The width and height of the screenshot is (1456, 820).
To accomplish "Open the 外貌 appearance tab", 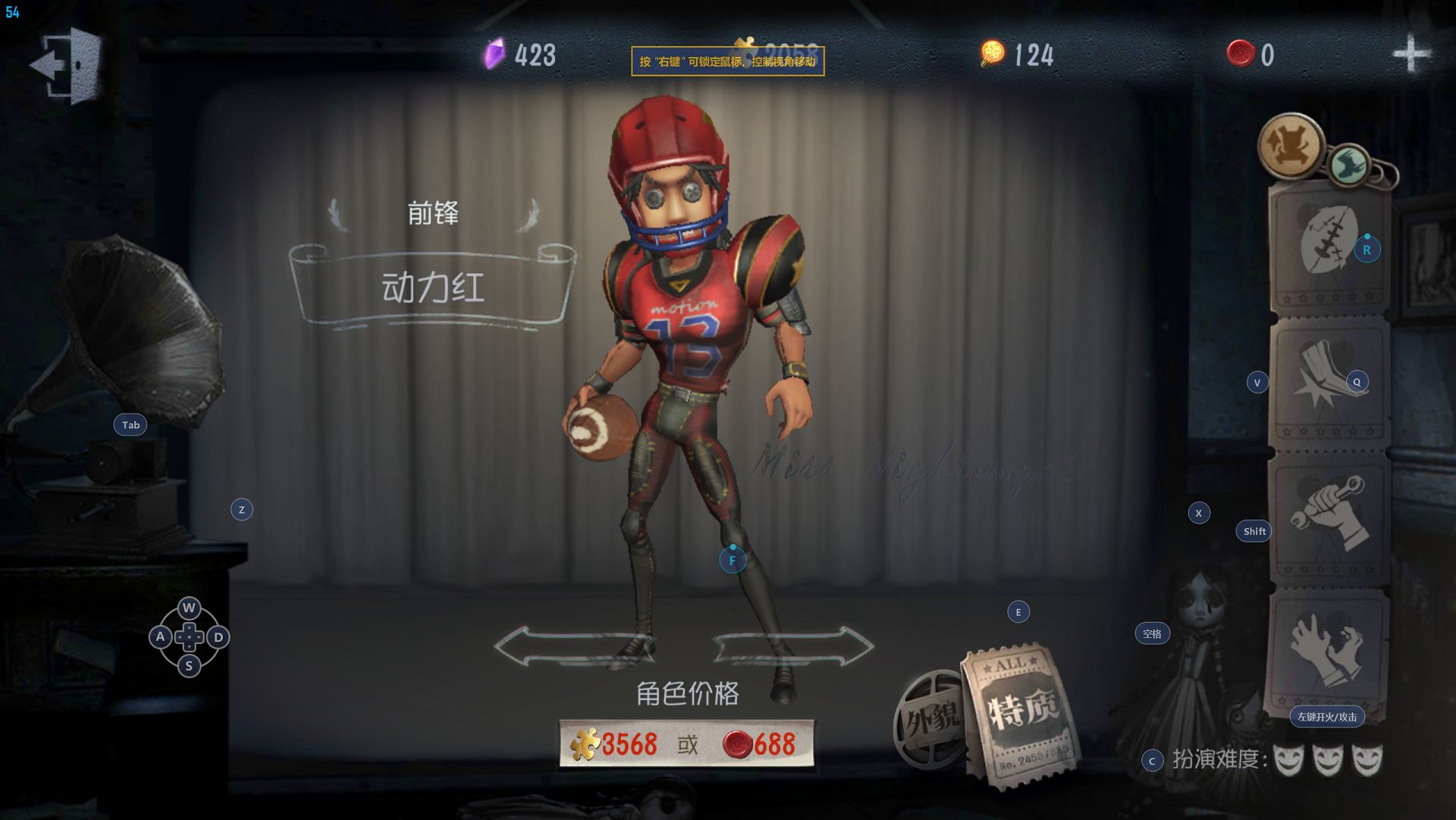I will coord(930,718).
